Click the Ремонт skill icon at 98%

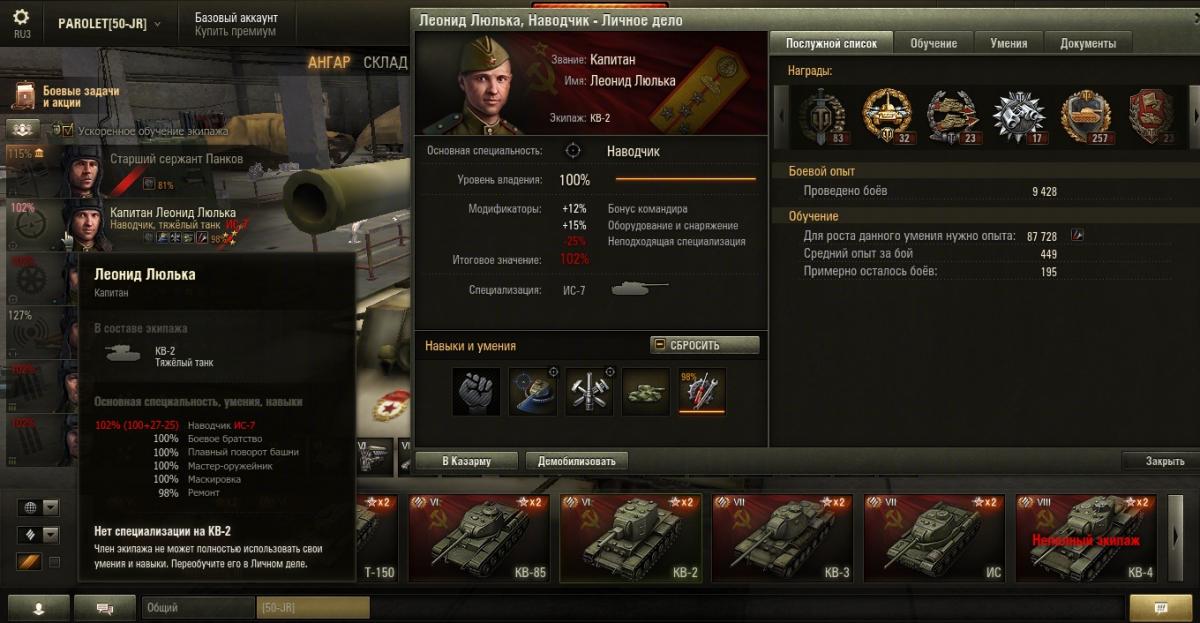tap(702, 390)
